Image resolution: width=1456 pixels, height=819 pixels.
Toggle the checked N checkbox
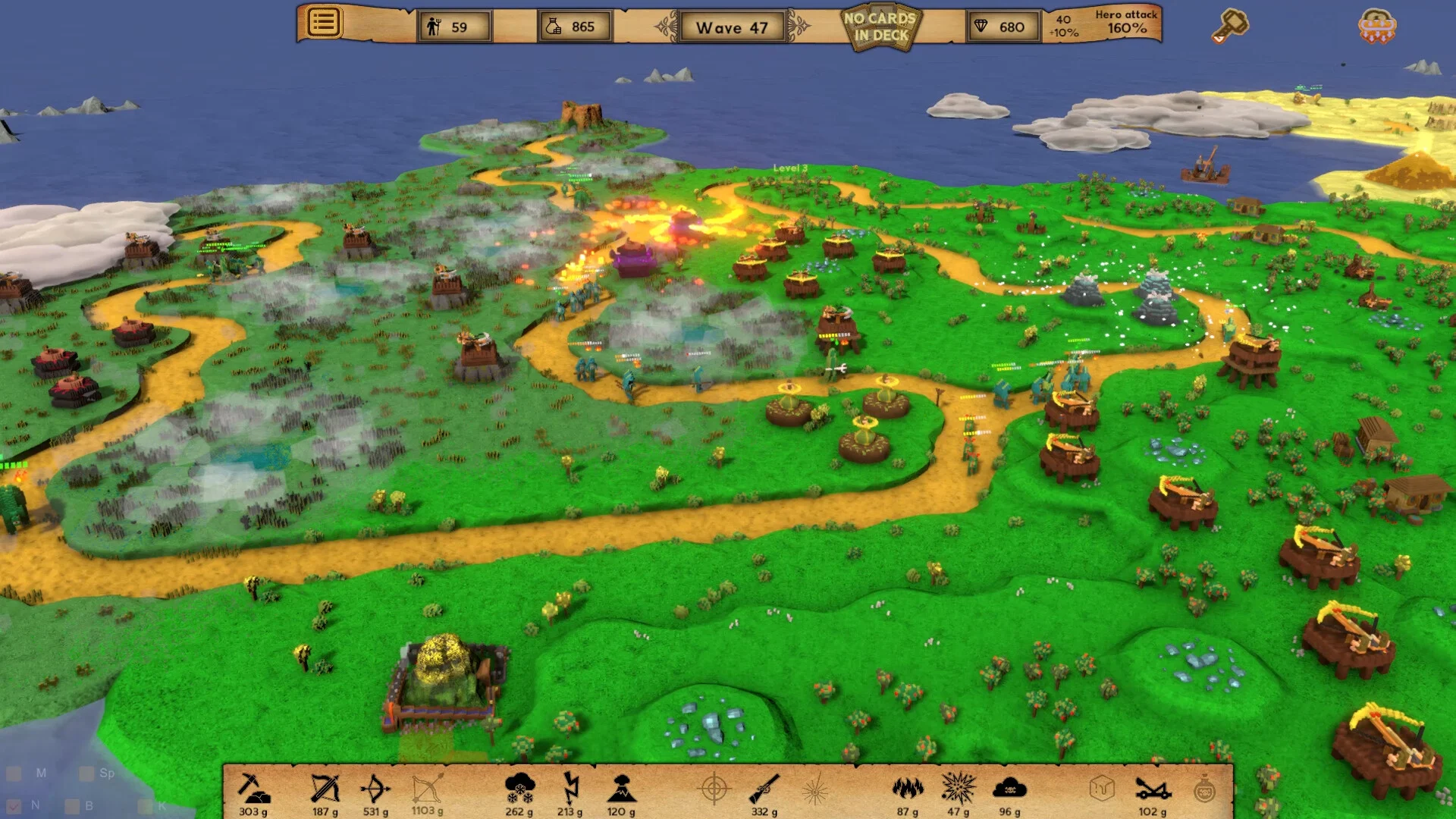click(14, 805)
